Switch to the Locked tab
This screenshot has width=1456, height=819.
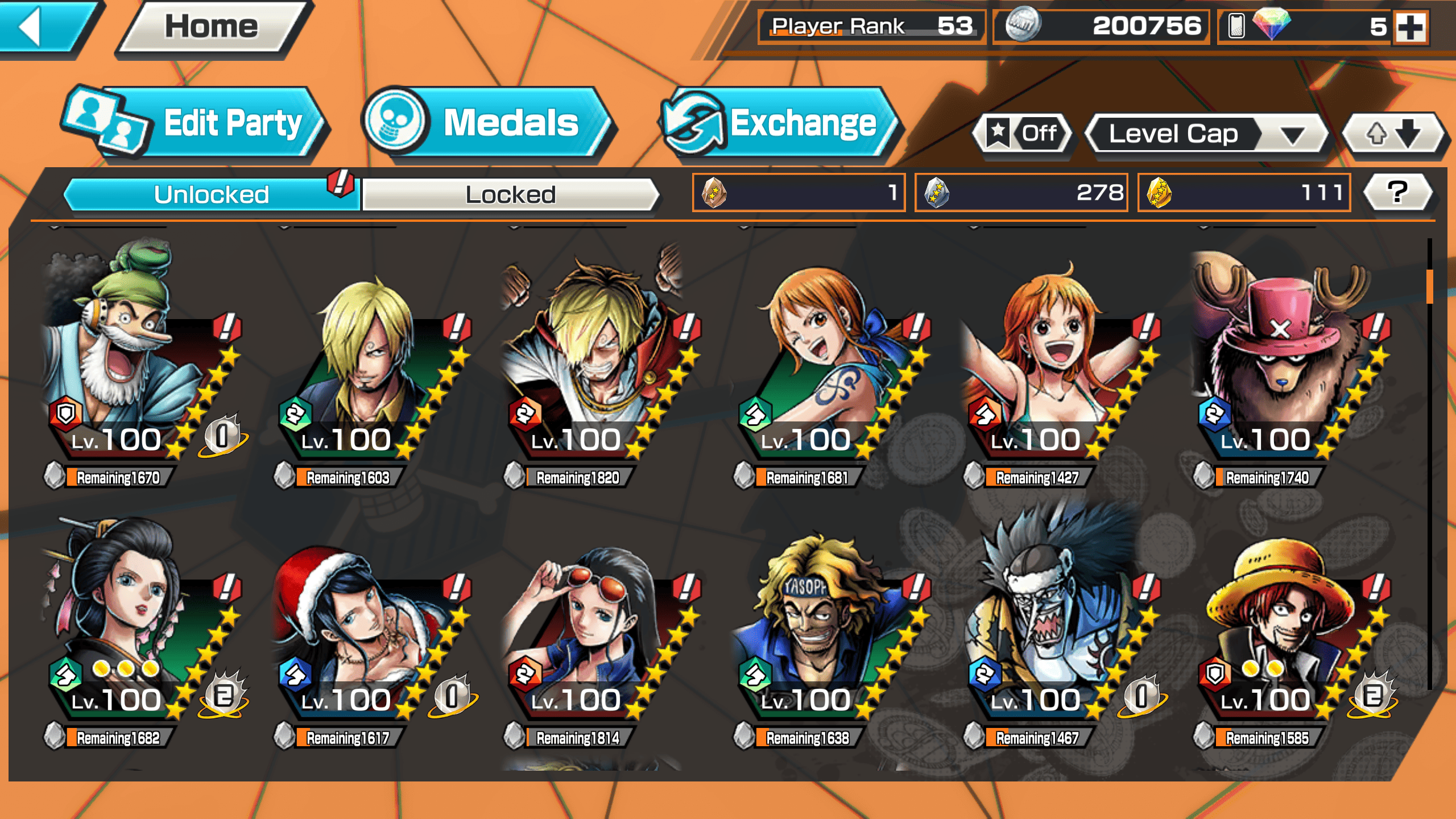click(510, 195)
